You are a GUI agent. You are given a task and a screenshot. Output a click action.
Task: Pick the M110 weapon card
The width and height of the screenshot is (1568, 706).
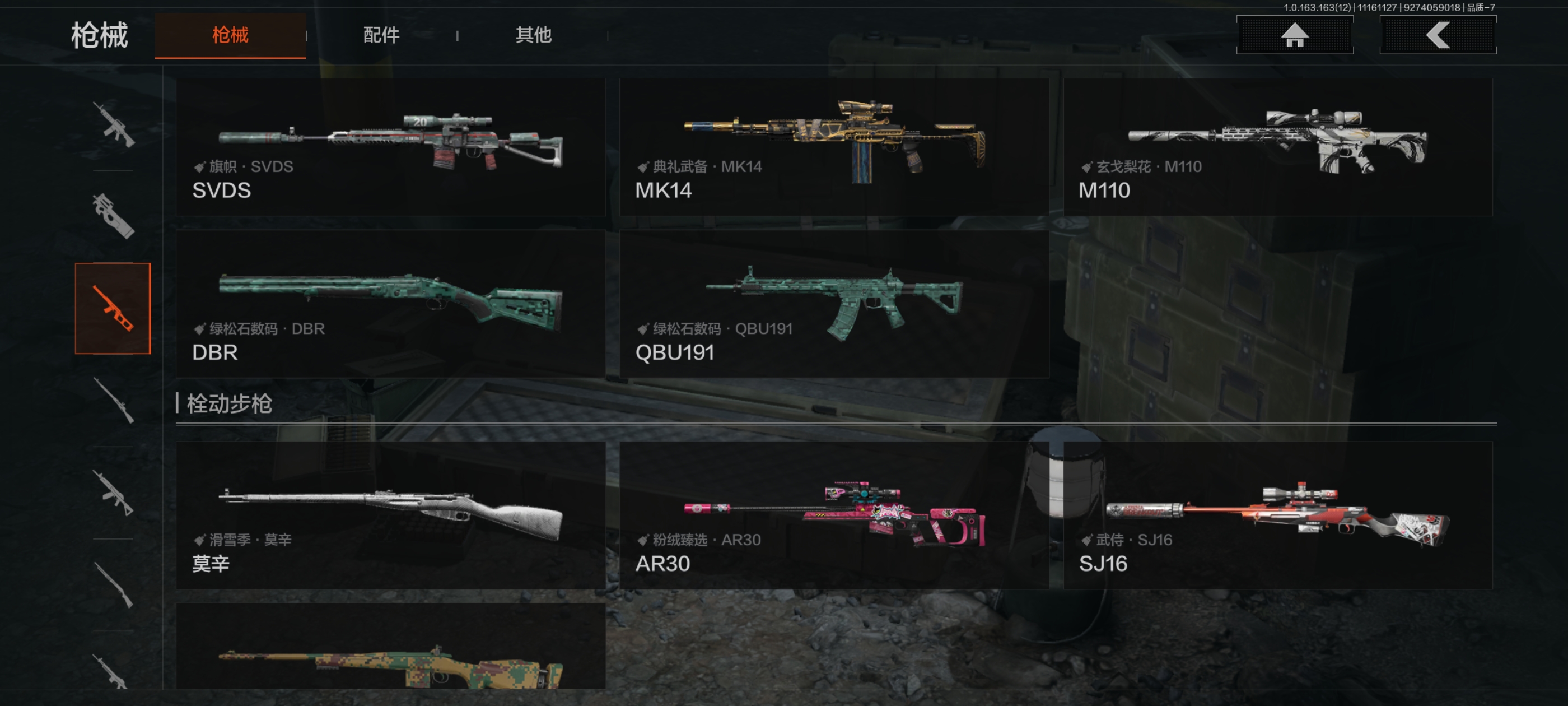pos(1277,147)
